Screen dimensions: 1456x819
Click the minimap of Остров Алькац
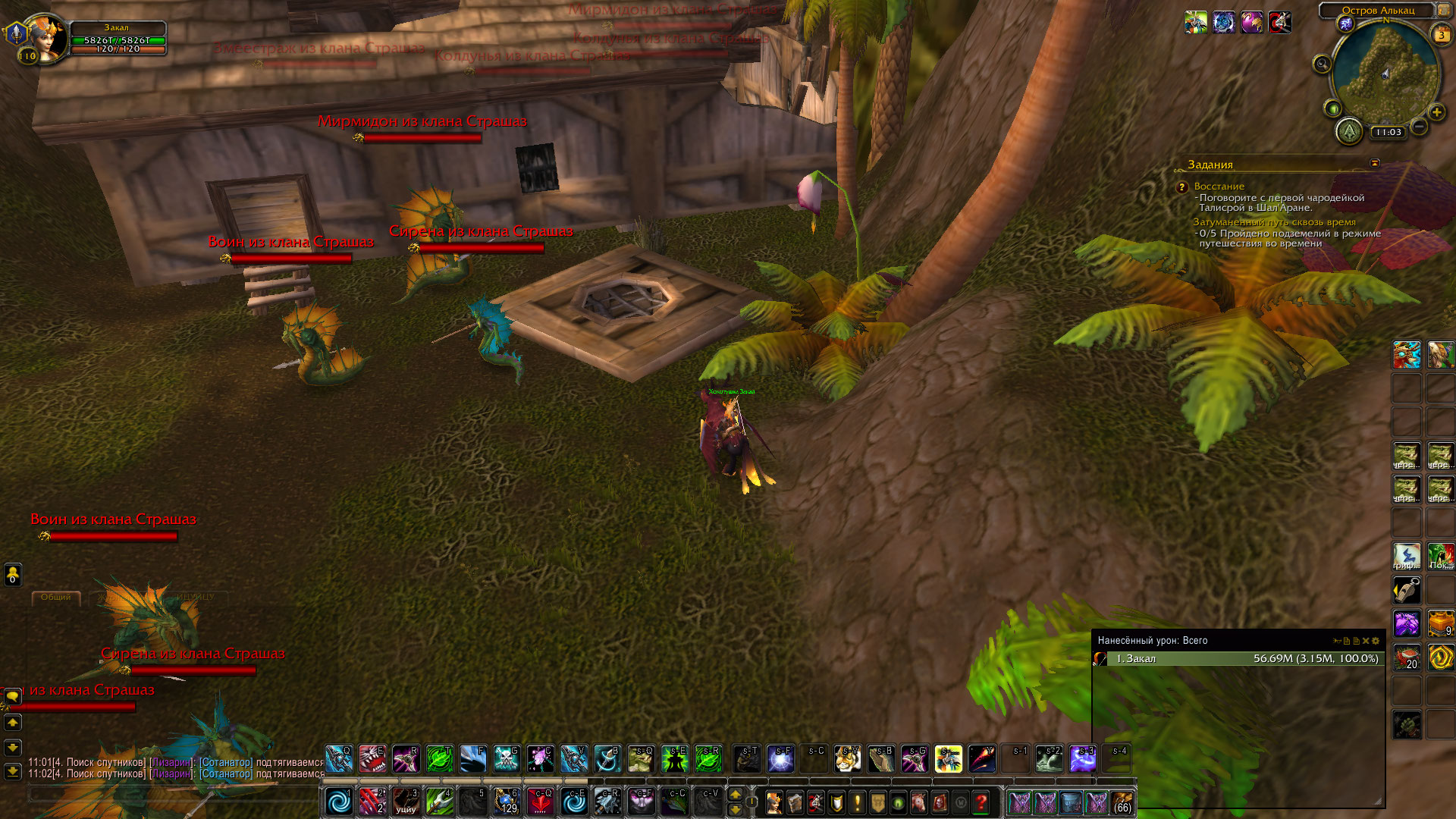(x=1385, y=72)
